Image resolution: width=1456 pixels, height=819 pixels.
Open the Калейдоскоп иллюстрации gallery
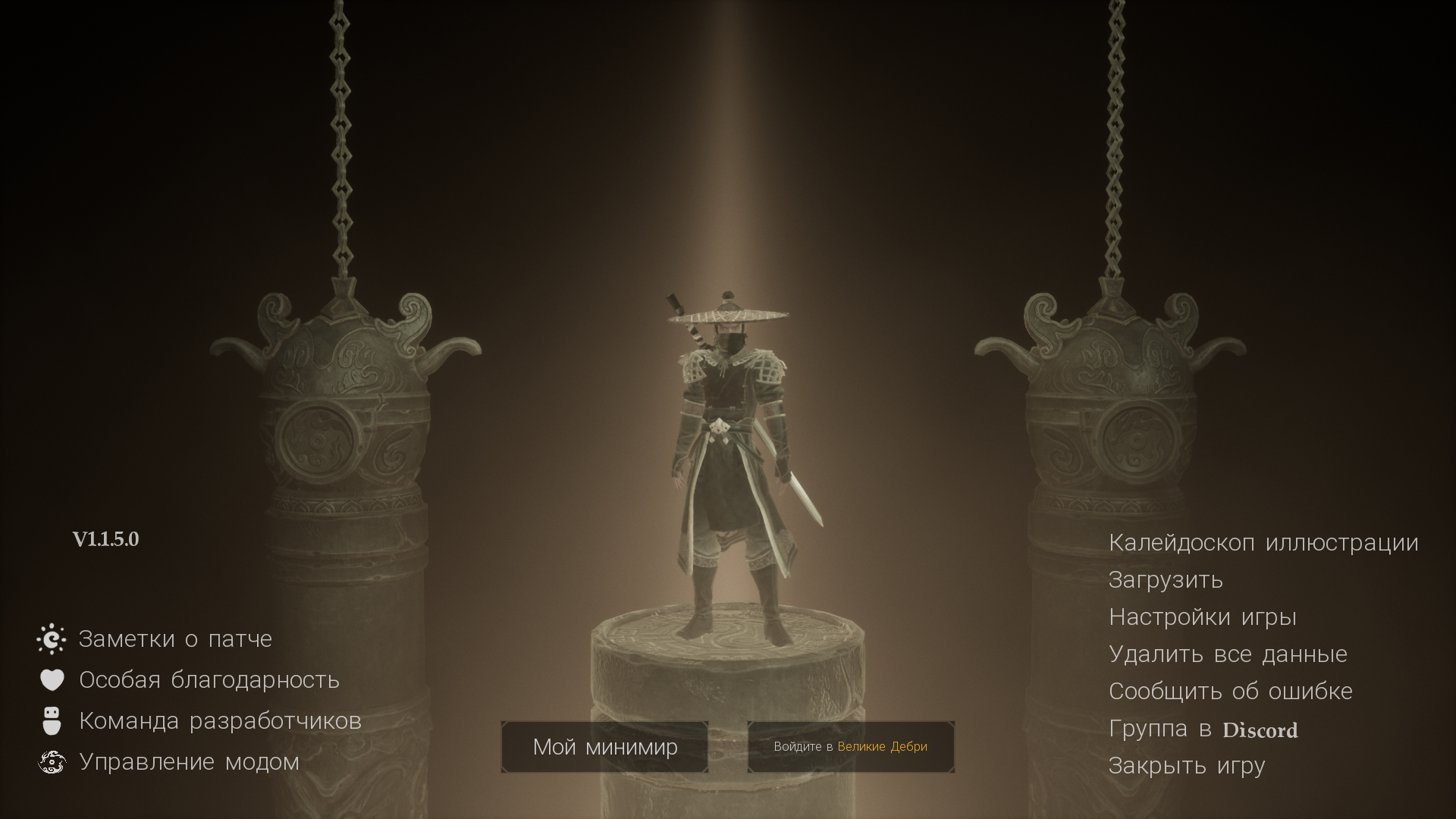point(1263,543)
